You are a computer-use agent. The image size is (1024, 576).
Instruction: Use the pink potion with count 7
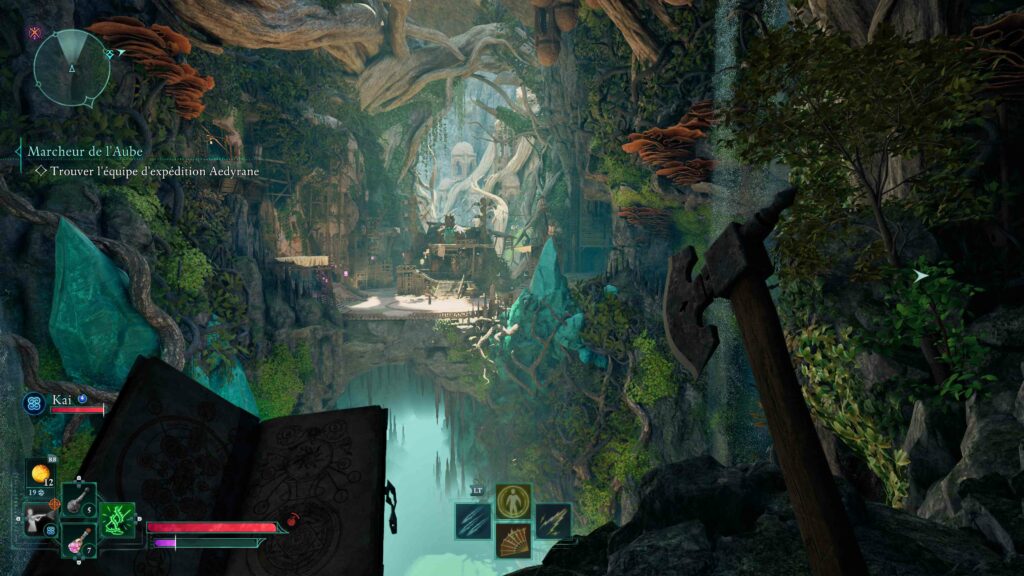(78, 541)
